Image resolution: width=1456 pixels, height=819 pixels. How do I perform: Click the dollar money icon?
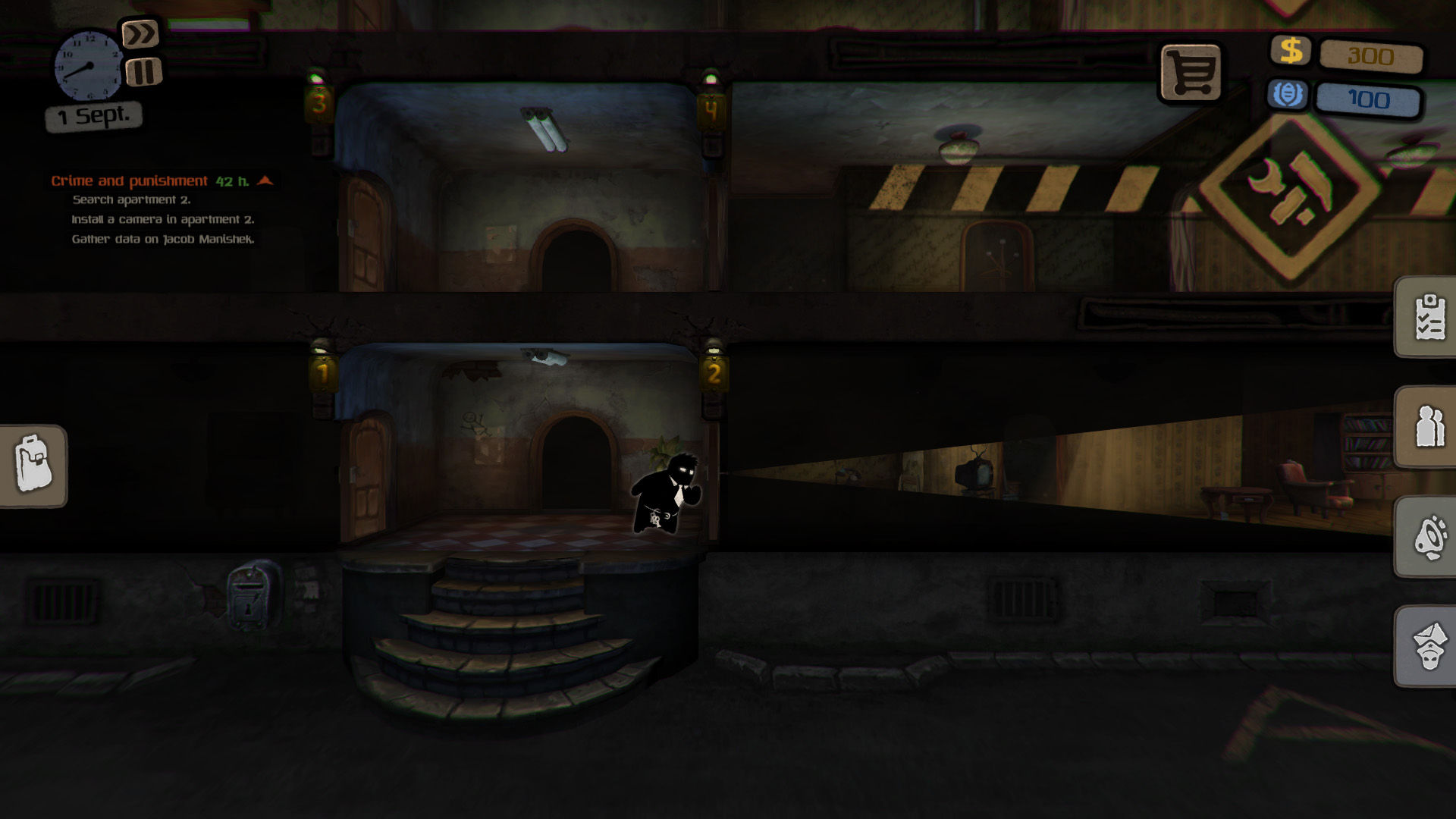pos(1292,52)
